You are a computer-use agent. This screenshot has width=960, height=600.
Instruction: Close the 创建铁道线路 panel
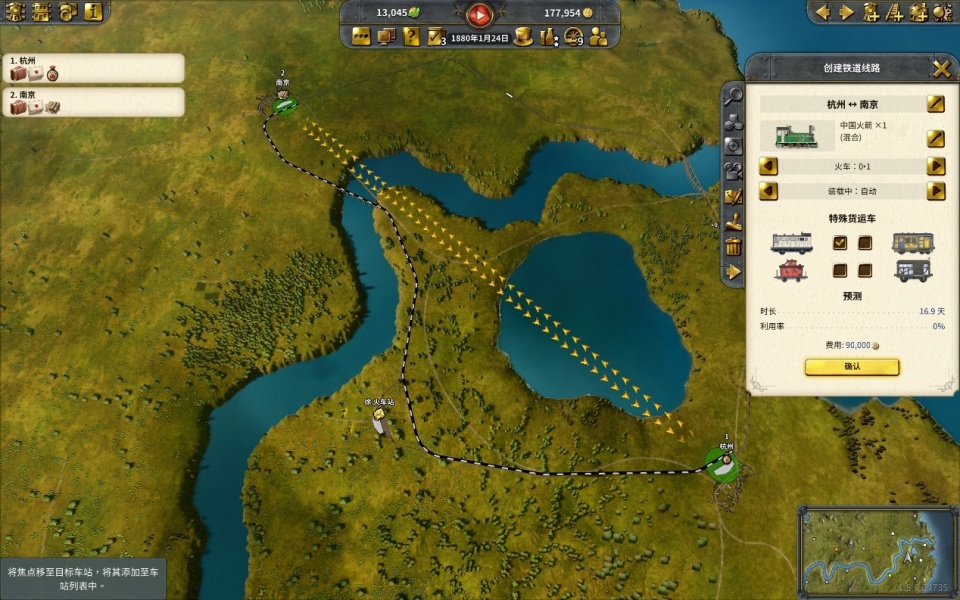[x=941, y=68]
